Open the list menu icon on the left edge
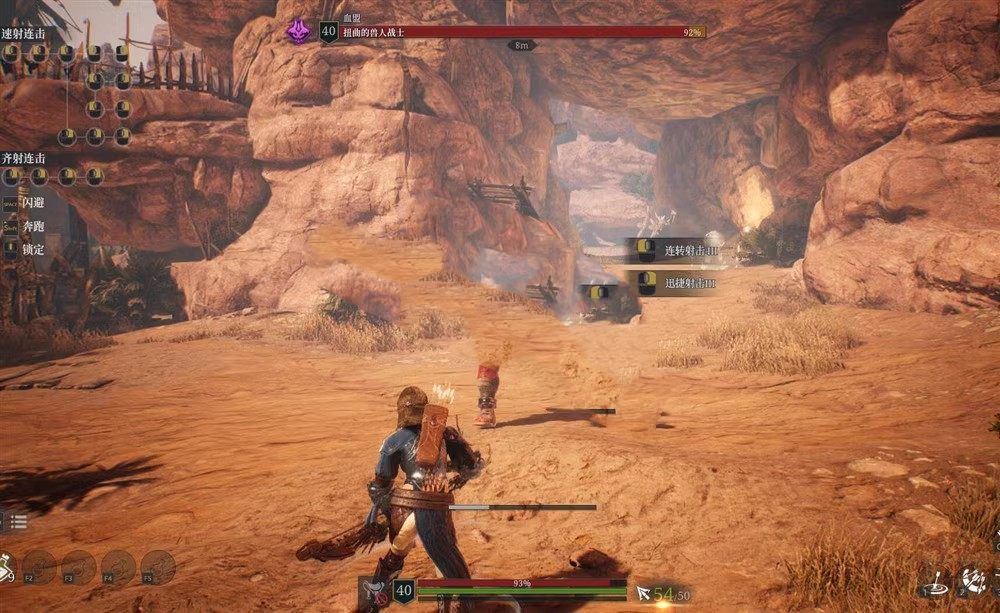 pyautogui.click(x=18, y=521)
